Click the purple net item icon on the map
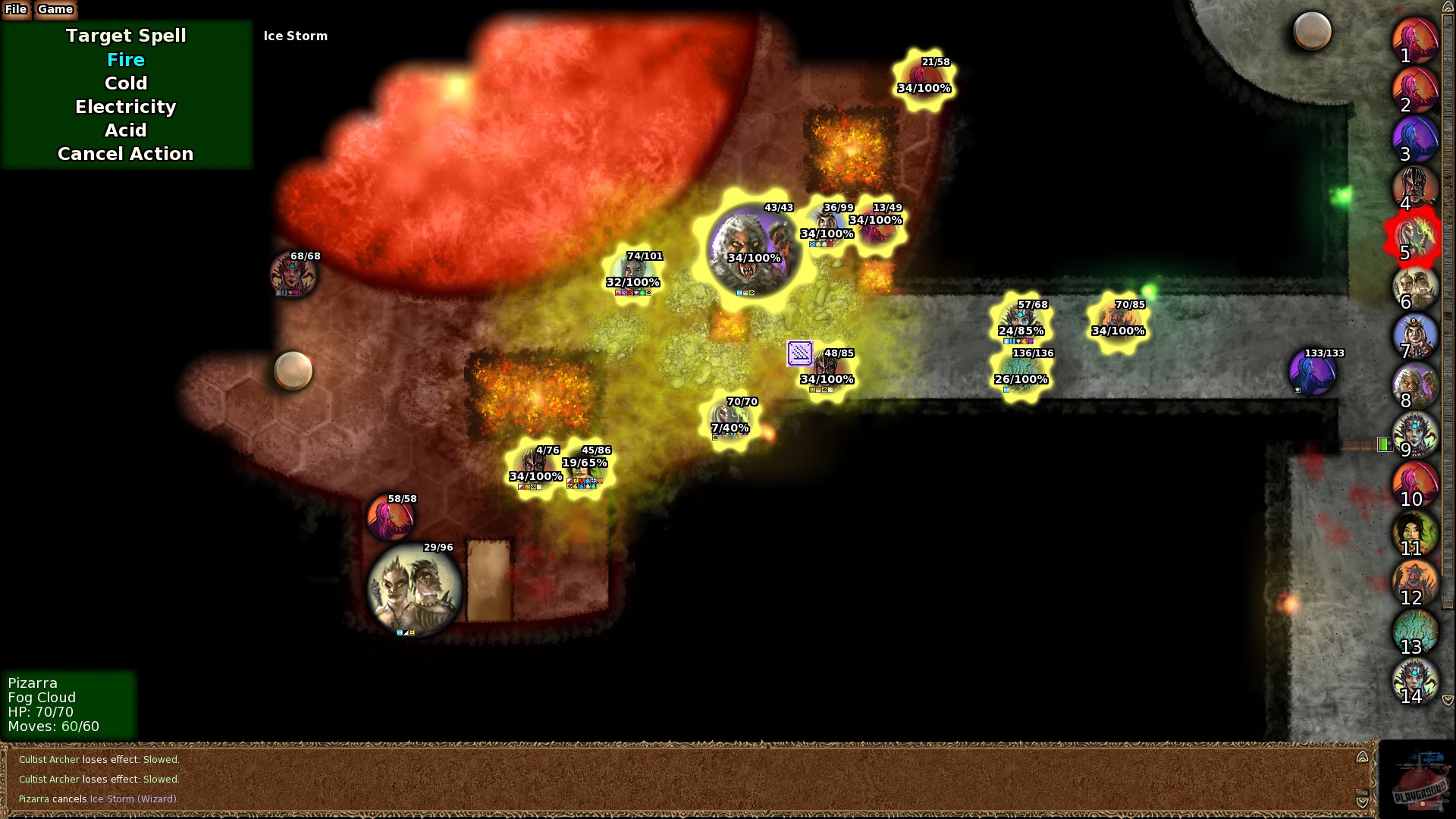 (799, 353)
